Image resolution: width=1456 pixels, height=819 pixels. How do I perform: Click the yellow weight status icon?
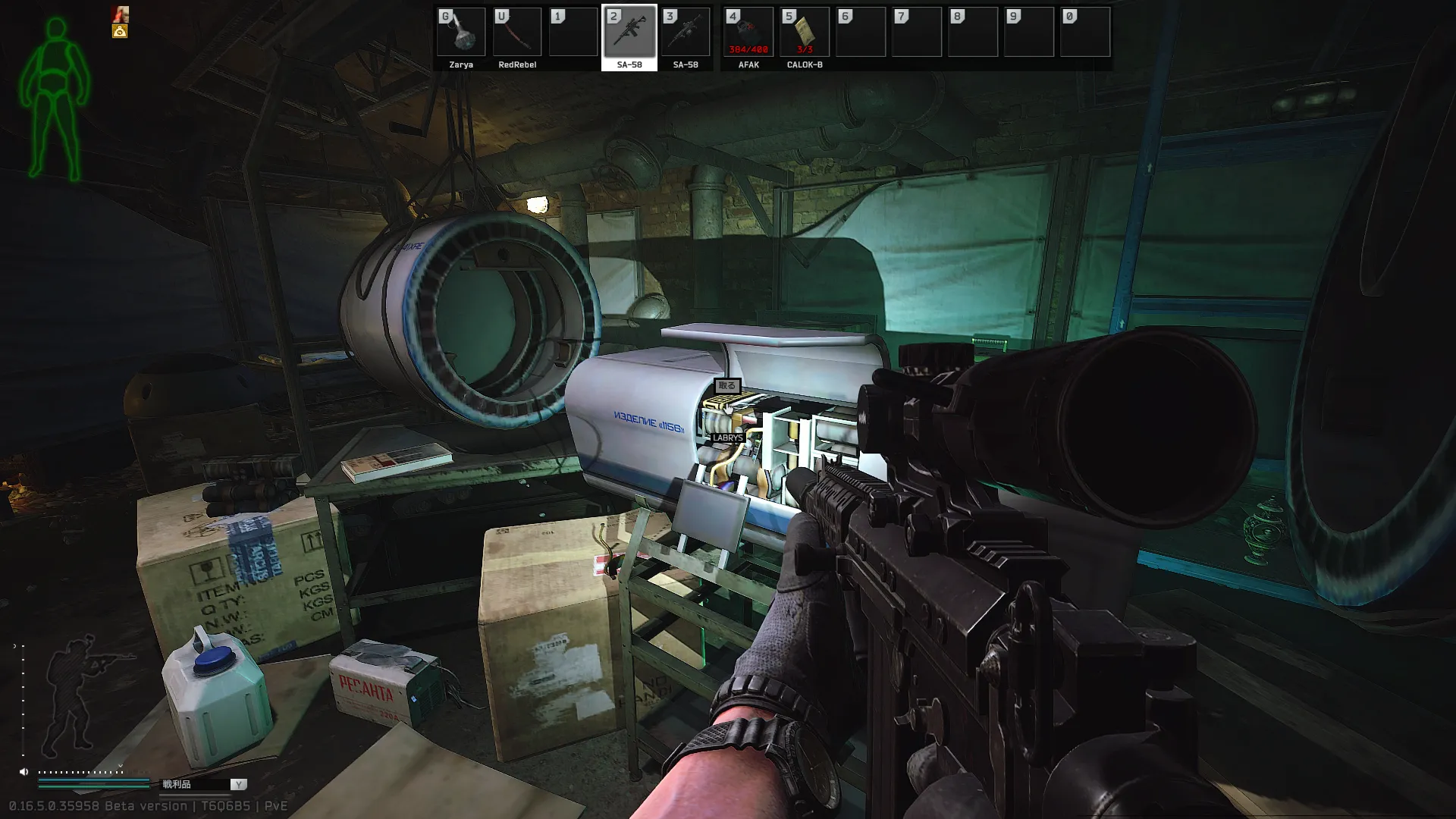coord(120,31)
